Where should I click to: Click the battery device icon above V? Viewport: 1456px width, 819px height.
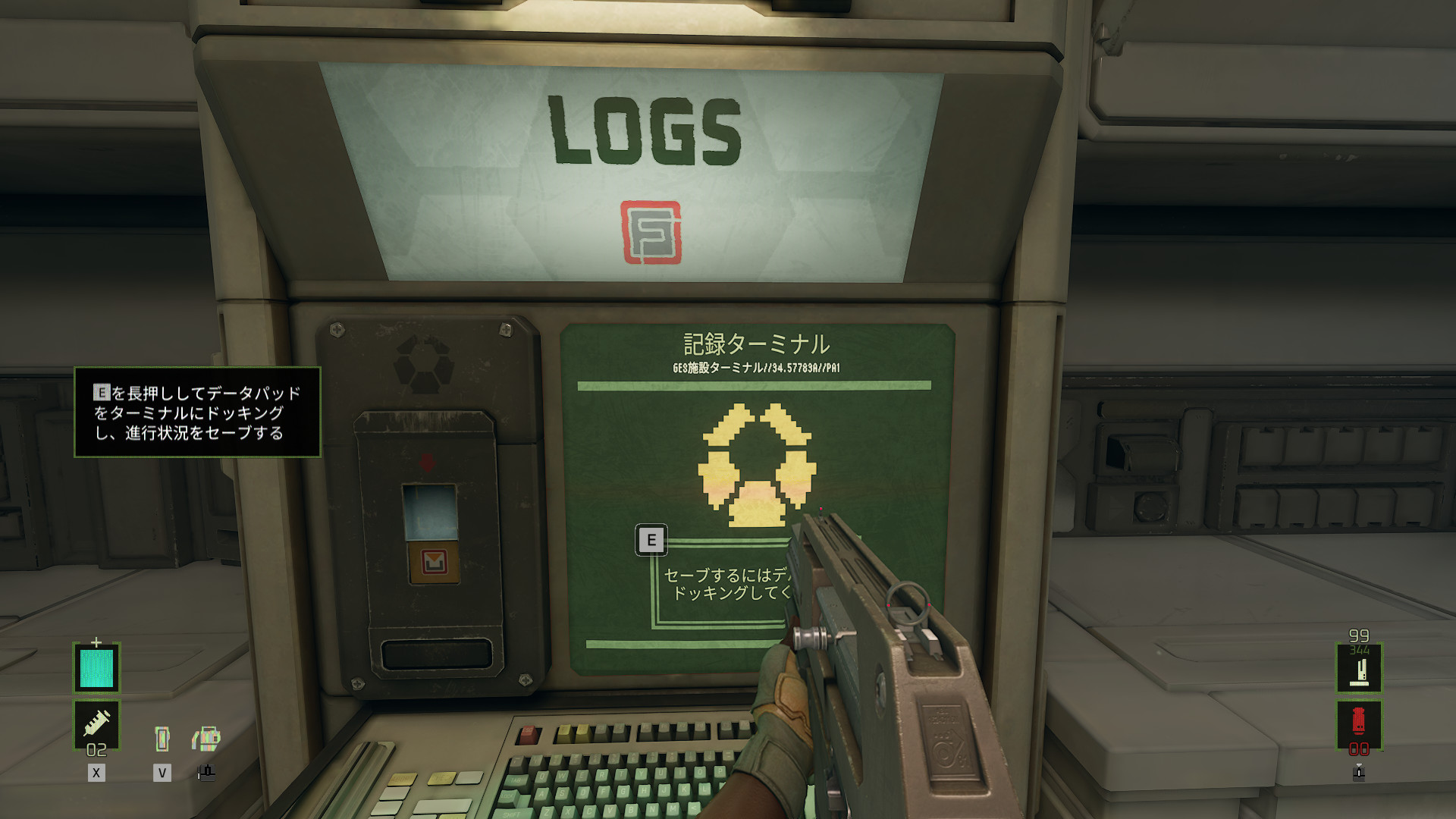coord(162,738)
